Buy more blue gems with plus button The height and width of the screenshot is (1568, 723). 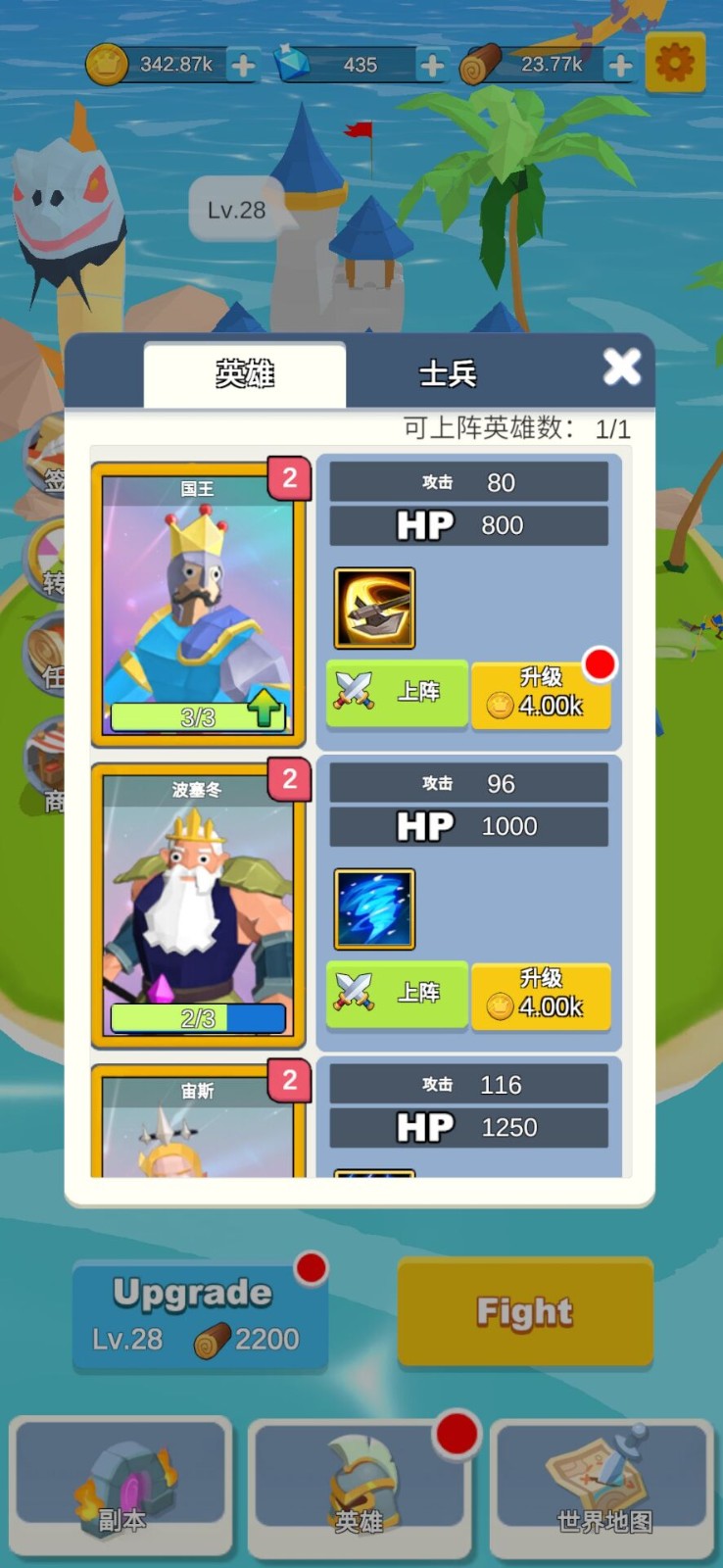[x=431, y=66]
